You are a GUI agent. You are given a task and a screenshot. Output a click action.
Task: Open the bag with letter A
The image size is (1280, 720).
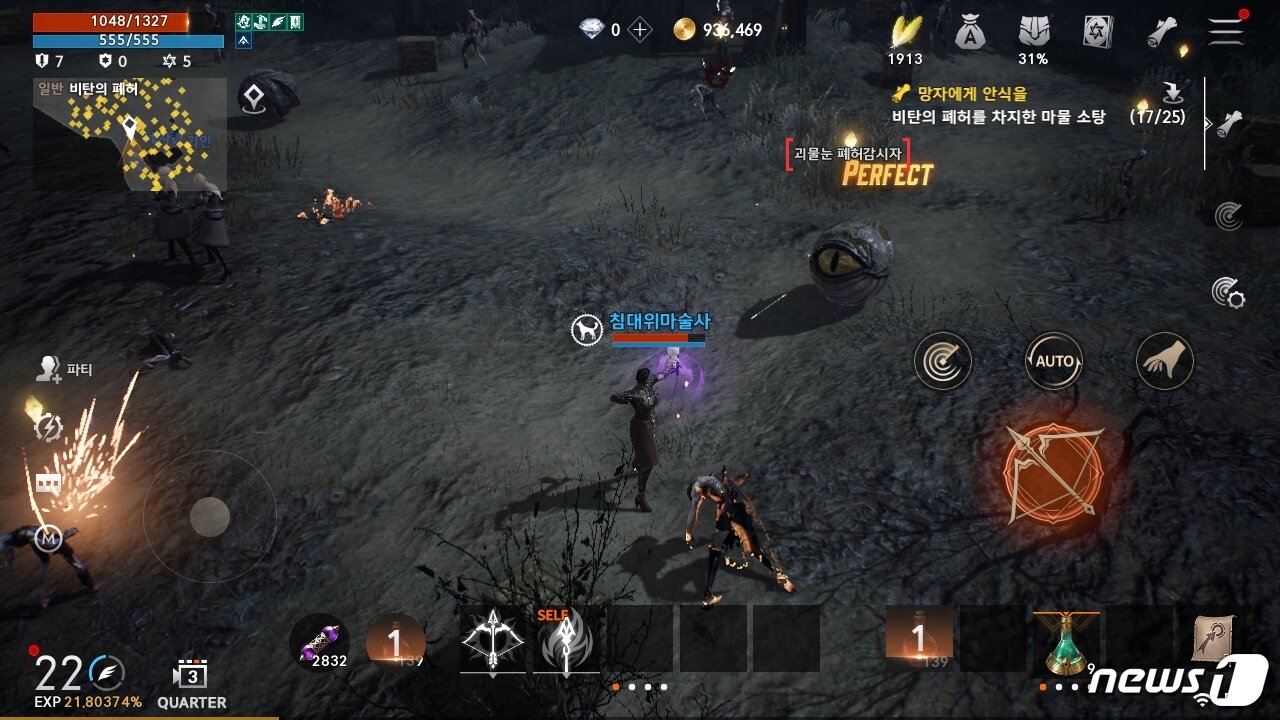[968, 33]
